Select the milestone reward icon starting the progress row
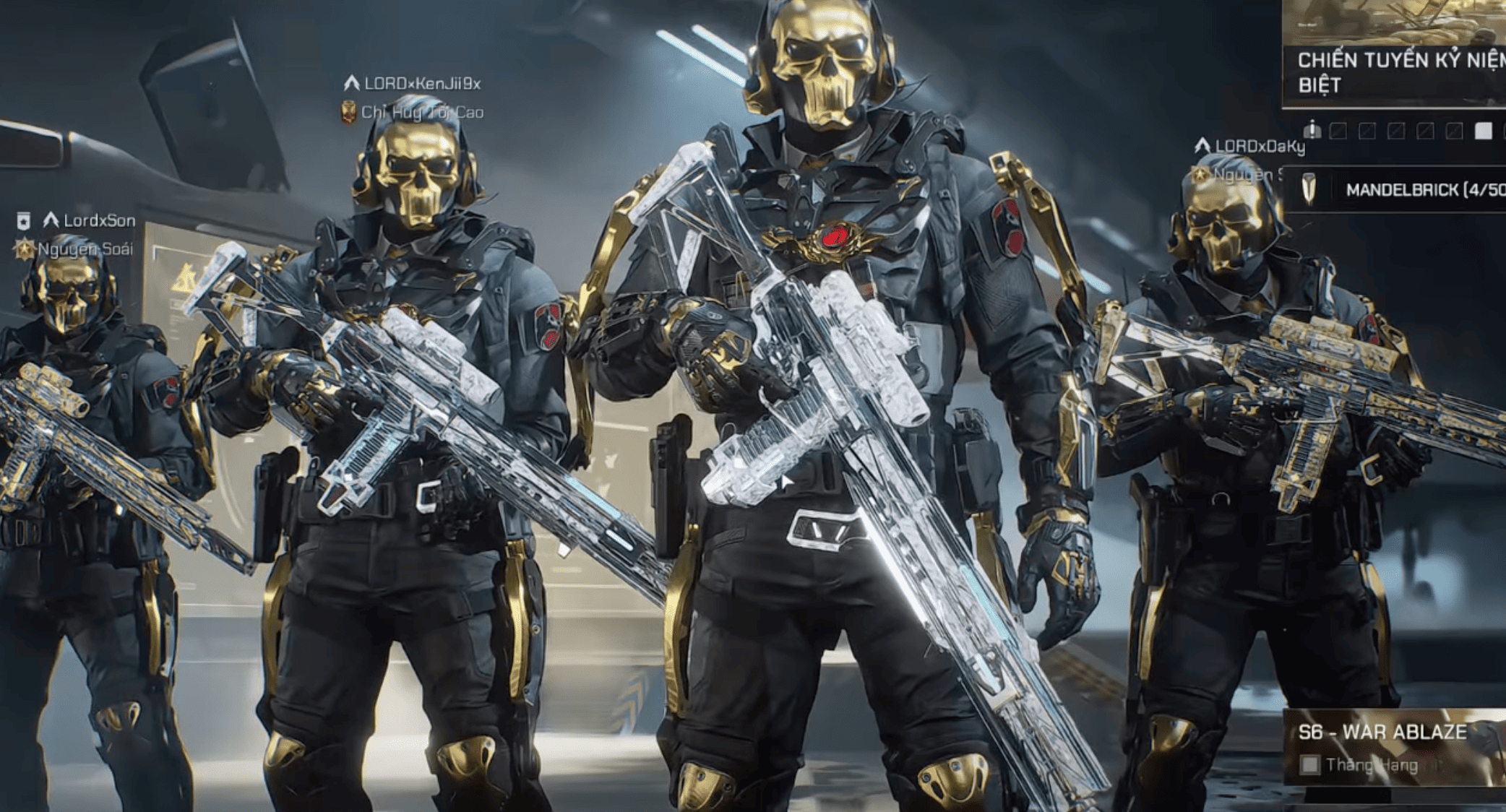 (1312, 129)
